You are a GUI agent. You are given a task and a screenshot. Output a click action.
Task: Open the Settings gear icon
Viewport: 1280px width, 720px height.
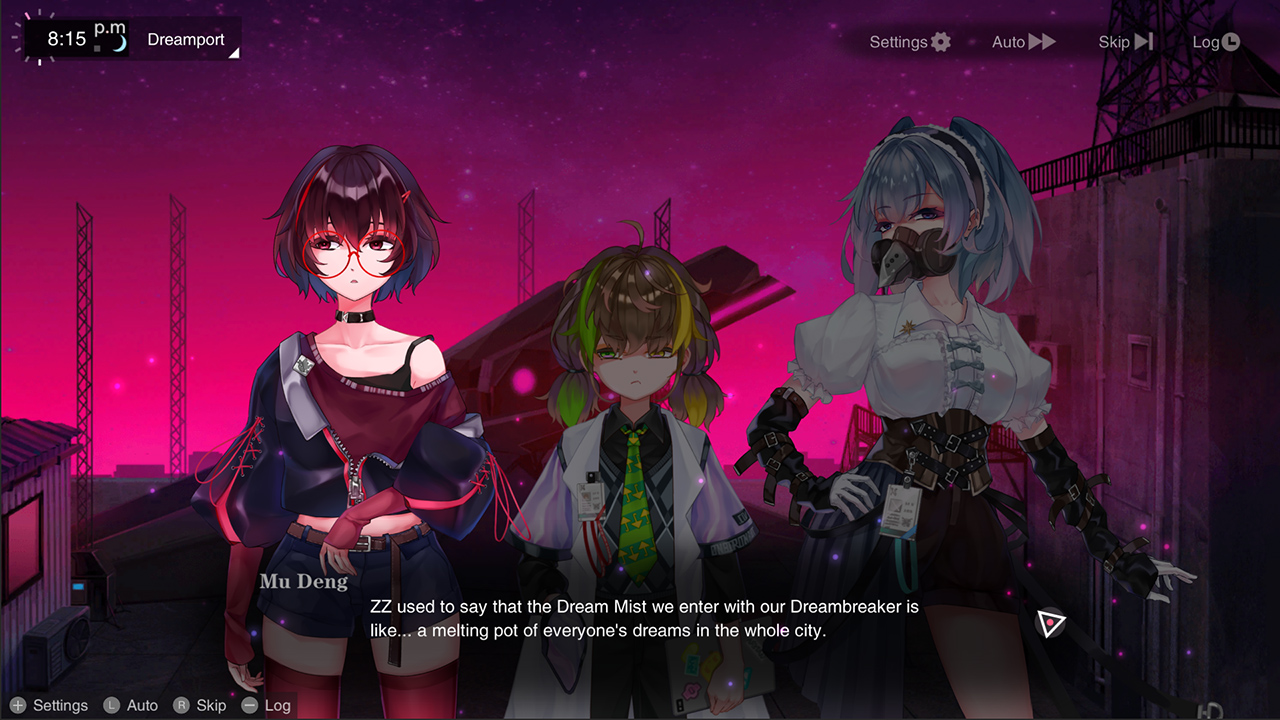[938, 41]
